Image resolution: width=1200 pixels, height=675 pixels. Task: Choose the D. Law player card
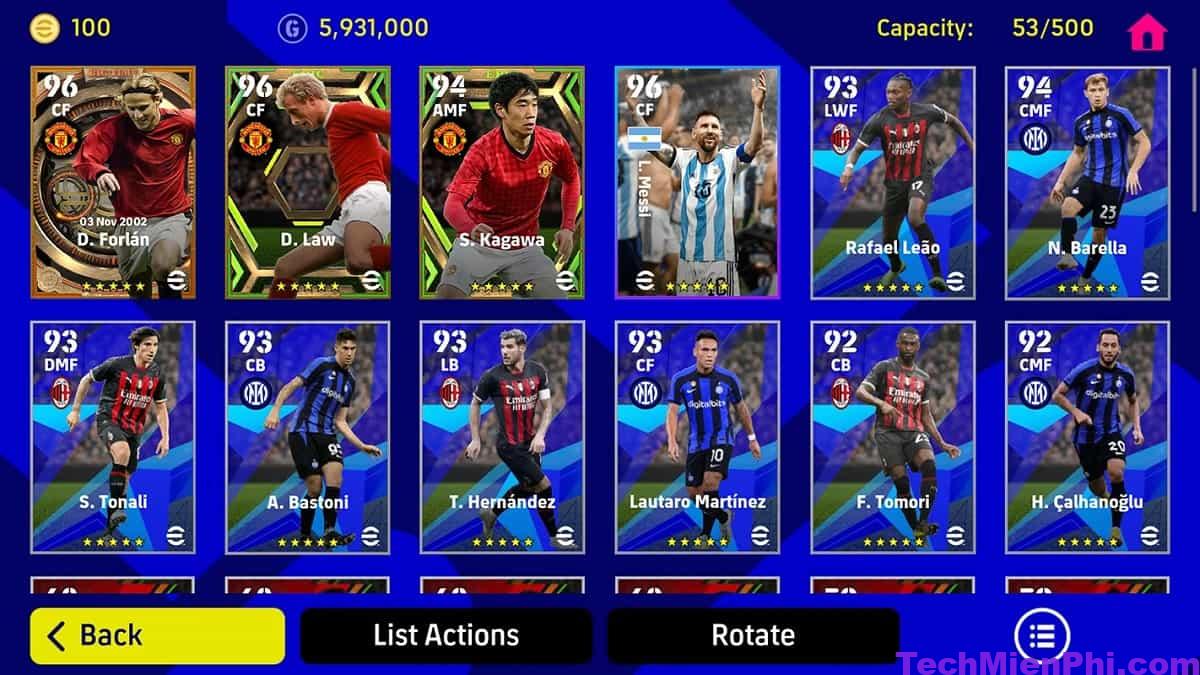(x=308, y=182)
